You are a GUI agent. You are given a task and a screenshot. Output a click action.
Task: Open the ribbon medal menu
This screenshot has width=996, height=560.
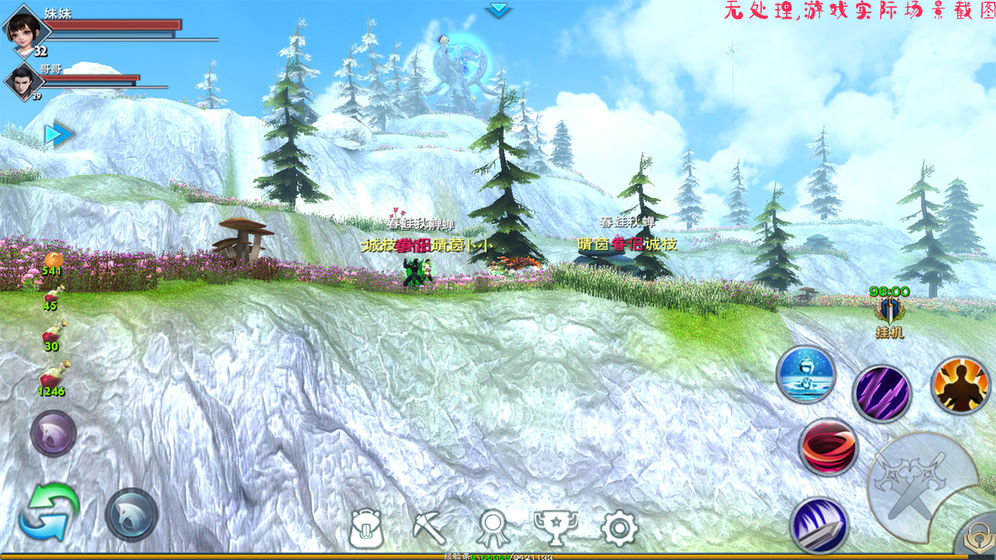coord(492,527)
